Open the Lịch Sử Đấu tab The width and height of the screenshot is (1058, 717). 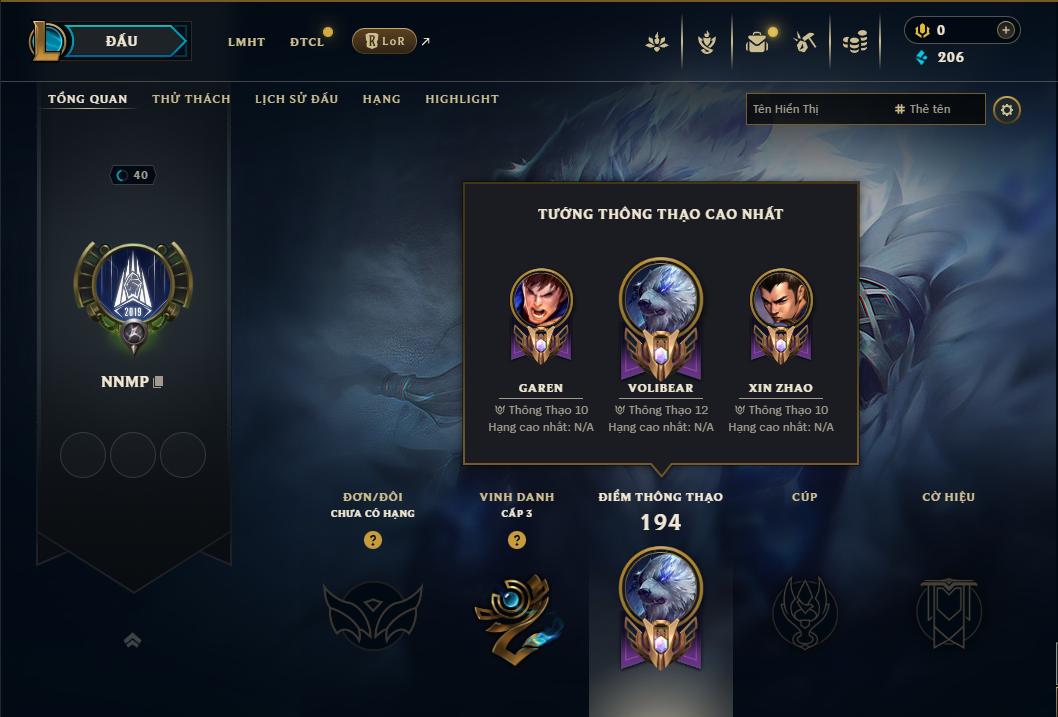(x=296, y=99)
